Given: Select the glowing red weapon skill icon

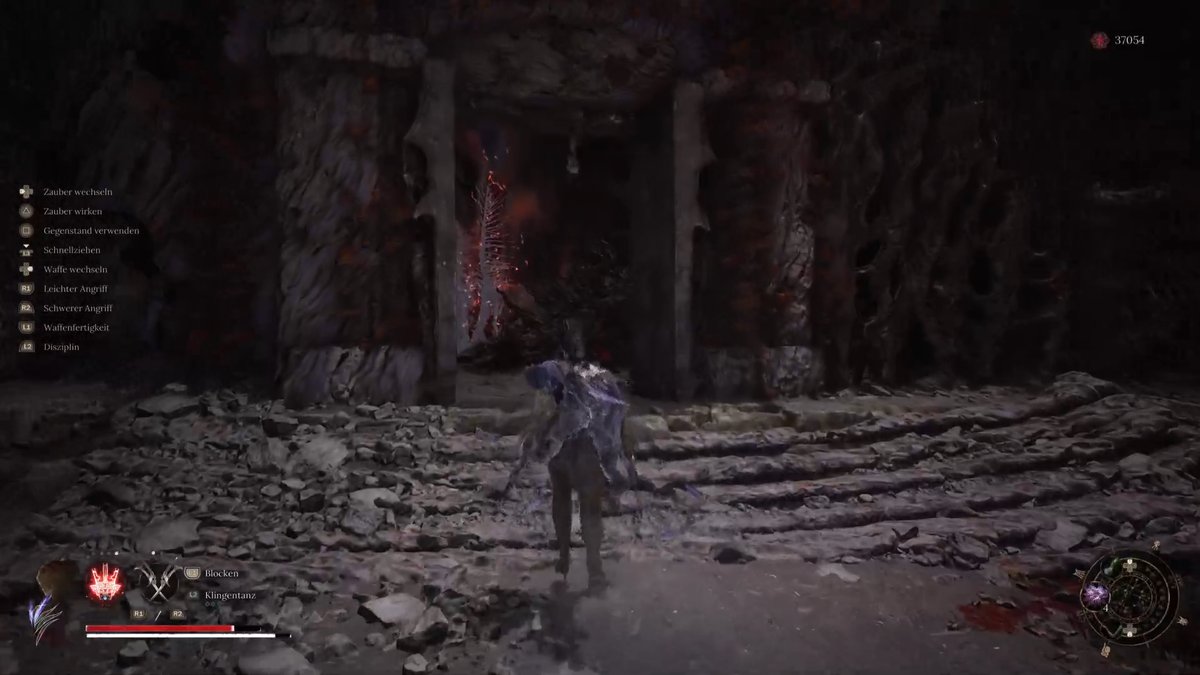Looking at the screenshot, I should (105, 583).
